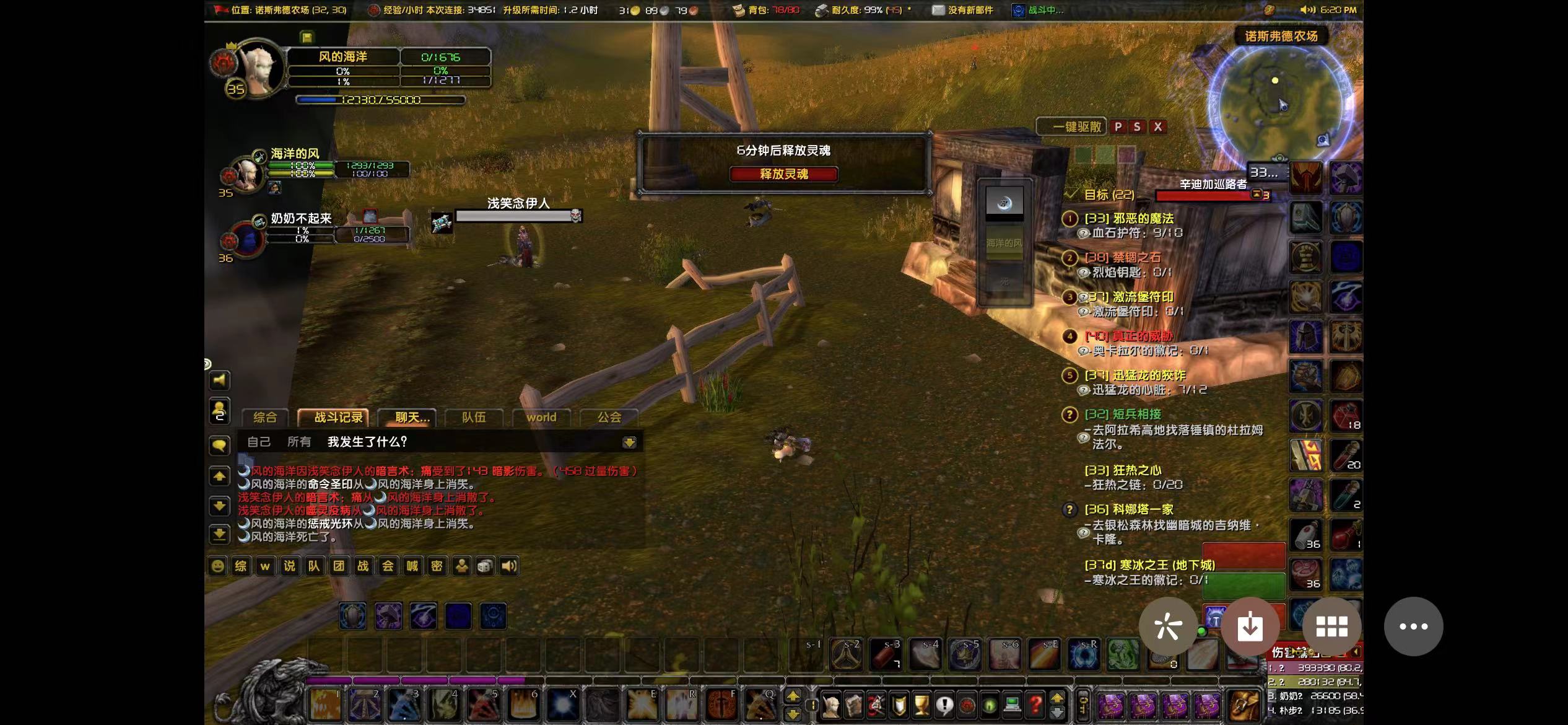Tap the overlay download button
The height and width of the screenshot is (725, 1568).
pyautogui.click(x=1250, y=626)
